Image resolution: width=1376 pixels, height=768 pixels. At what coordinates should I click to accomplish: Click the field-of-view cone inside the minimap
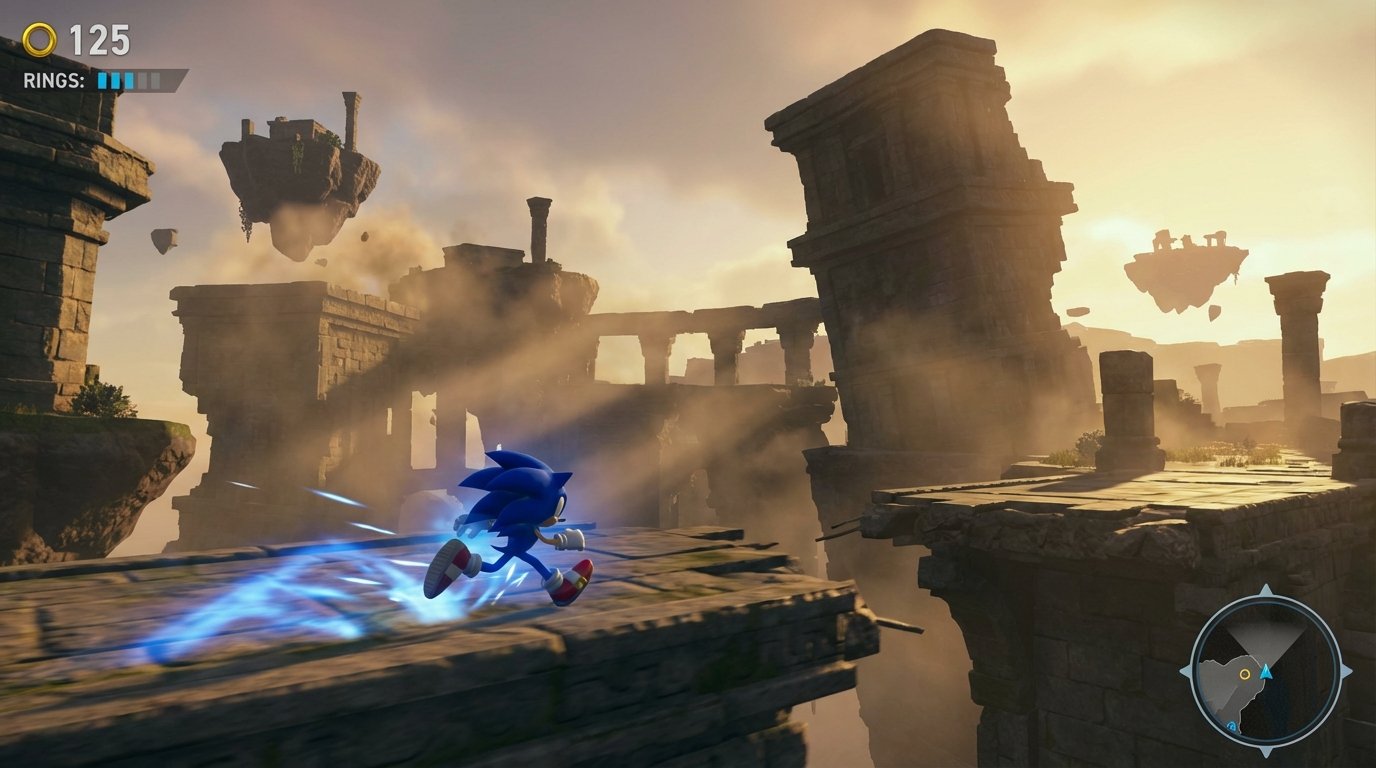pyautogui.click(x=1268, y=636)
